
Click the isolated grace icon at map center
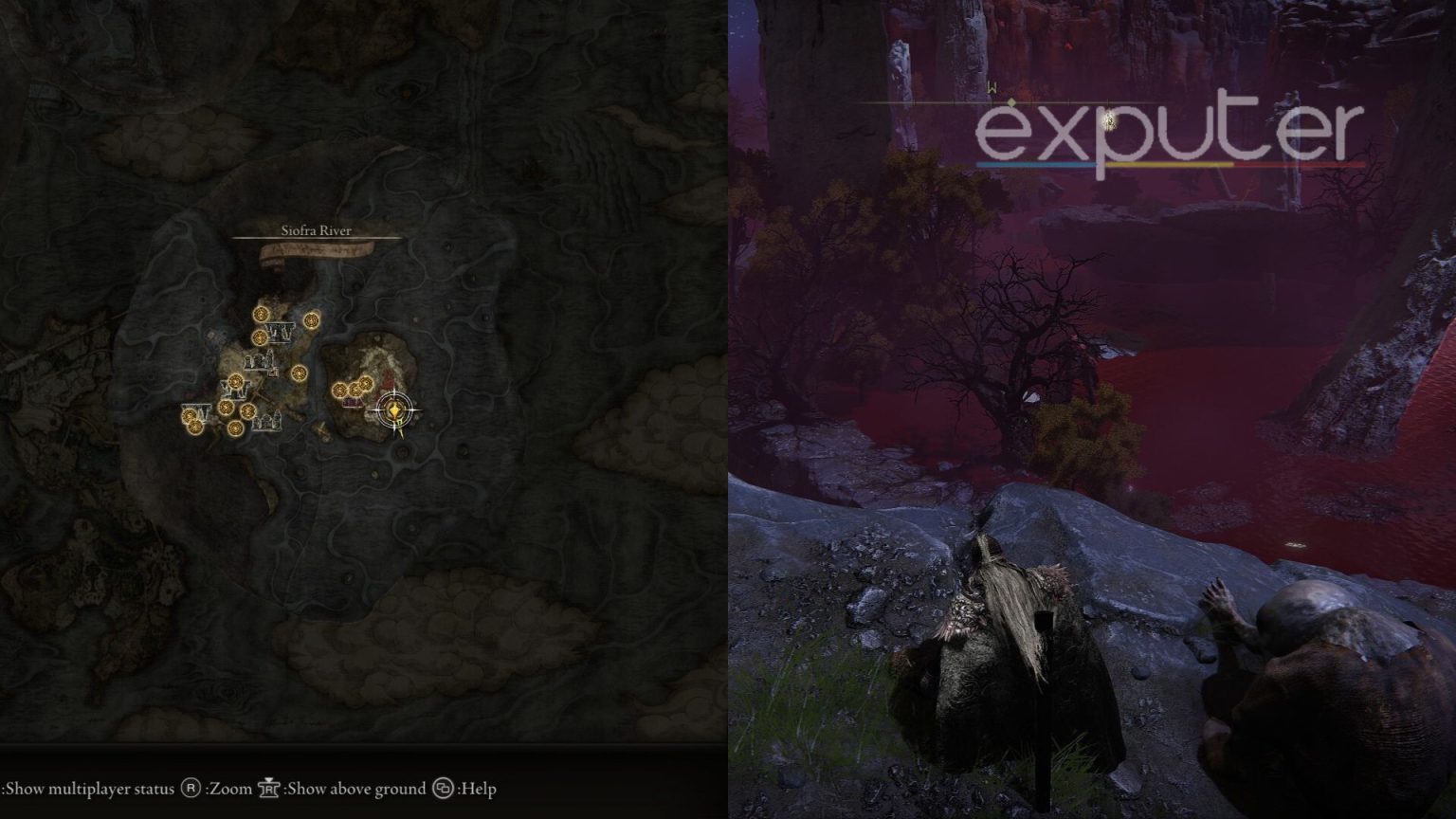pos(300,373)
